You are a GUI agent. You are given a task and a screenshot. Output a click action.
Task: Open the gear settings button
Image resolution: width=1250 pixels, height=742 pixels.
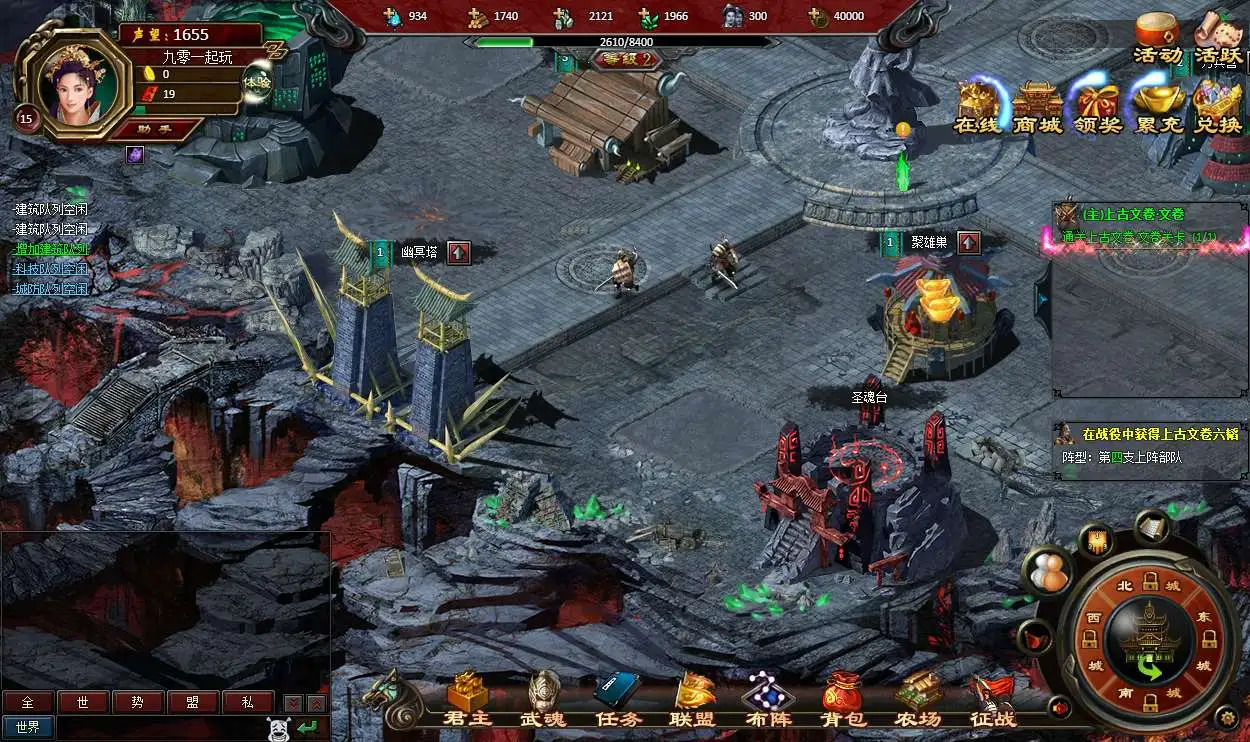pos(1226,716)
